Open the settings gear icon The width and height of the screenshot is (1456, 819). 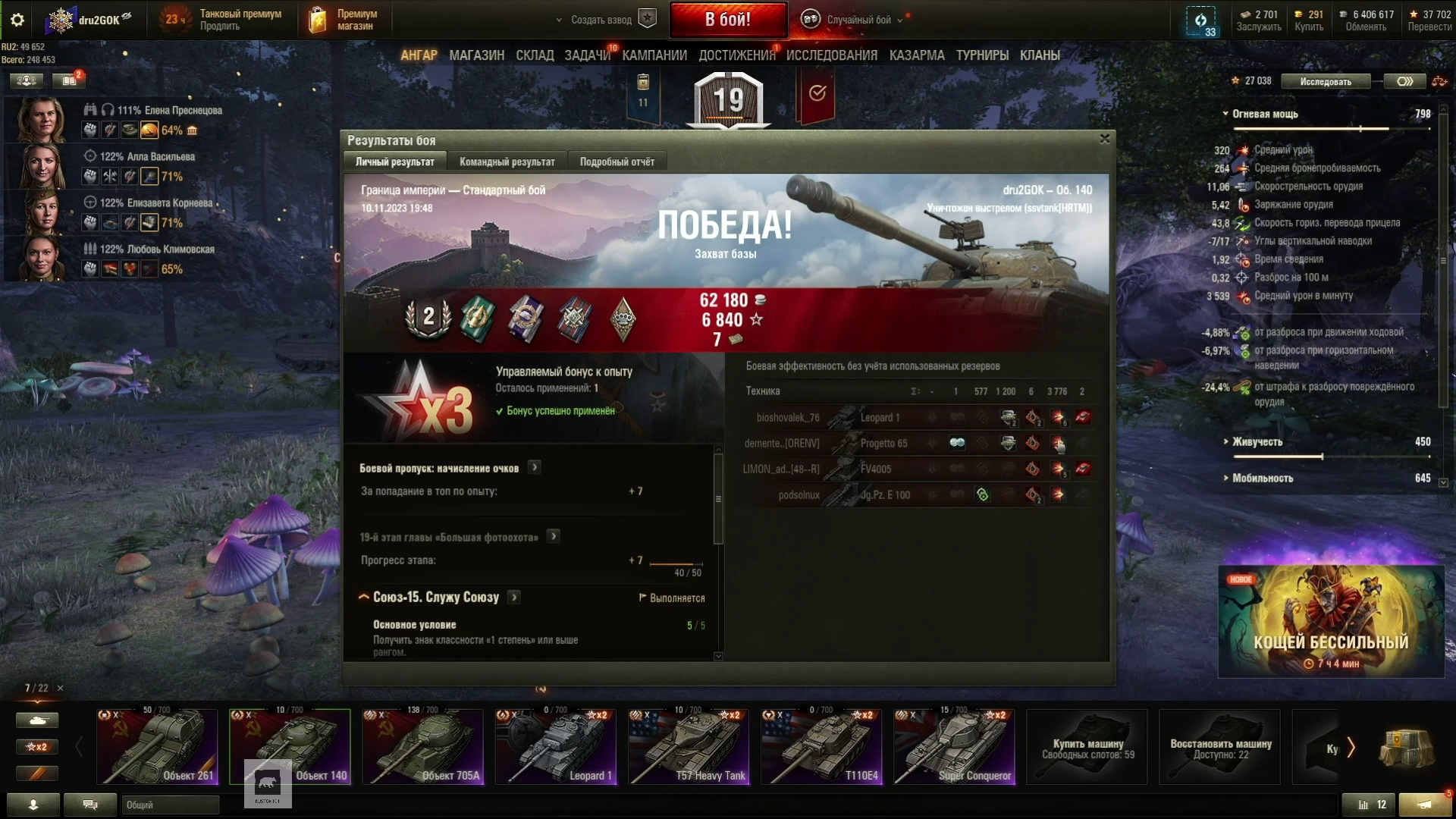pos(17,20)
